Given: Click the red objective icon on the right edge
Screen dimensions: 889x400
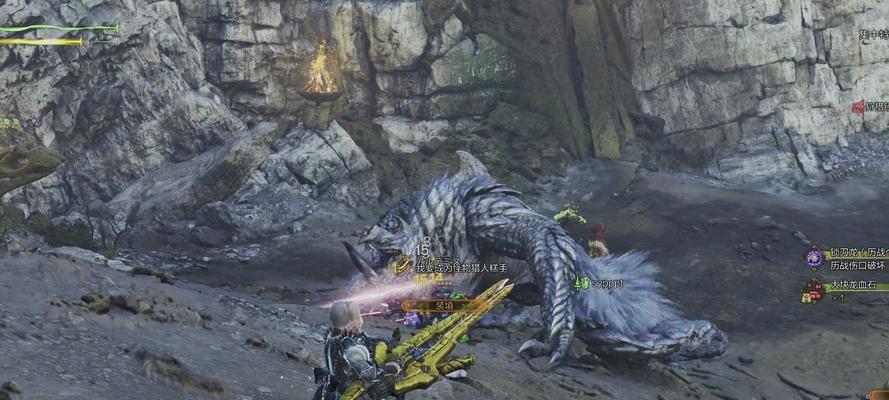Looking at the screenshot, I should pyautogui.click(x=858, y=106).
